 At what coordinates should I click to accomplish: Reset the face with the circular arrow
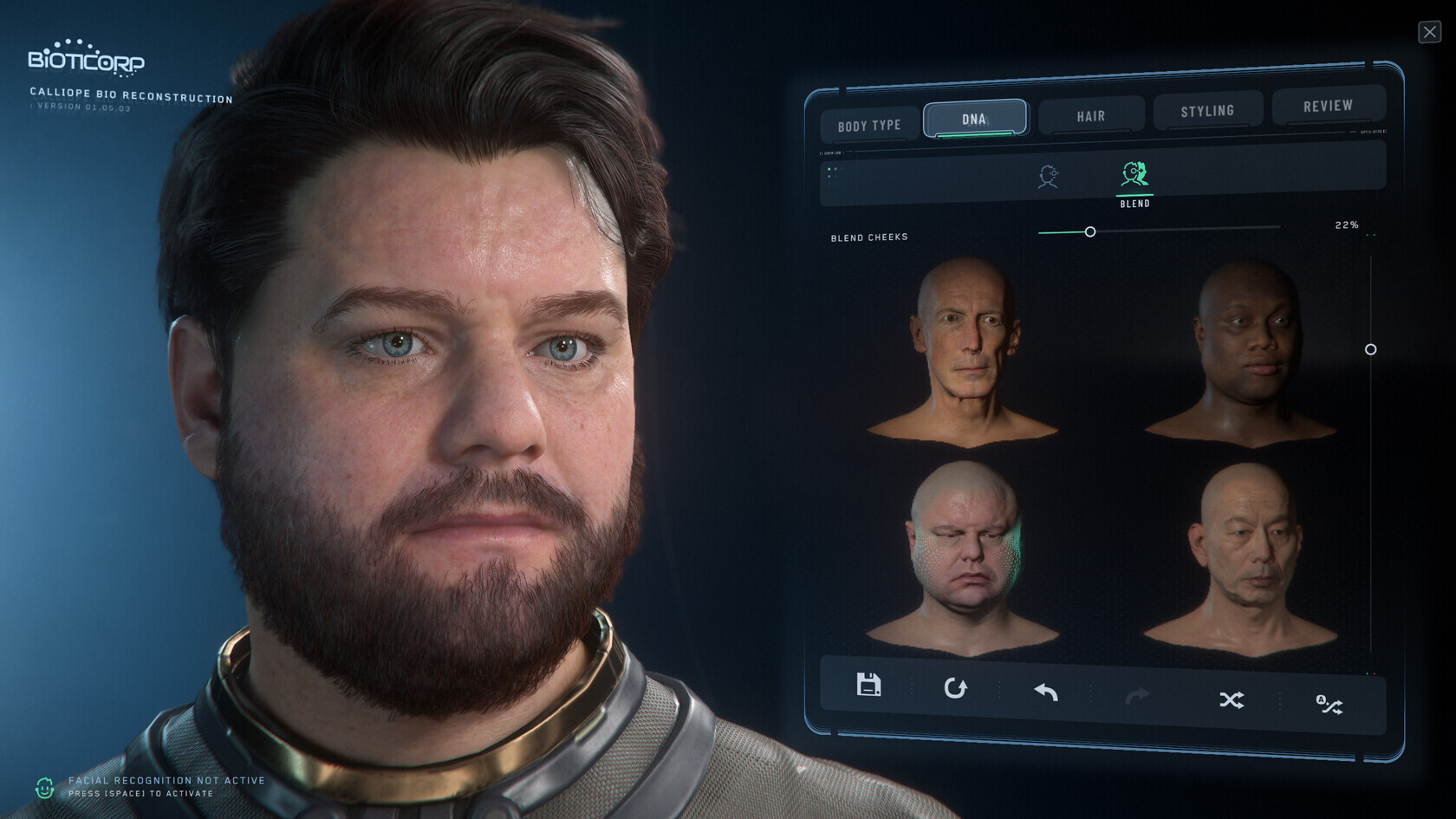tap(955, 688)
